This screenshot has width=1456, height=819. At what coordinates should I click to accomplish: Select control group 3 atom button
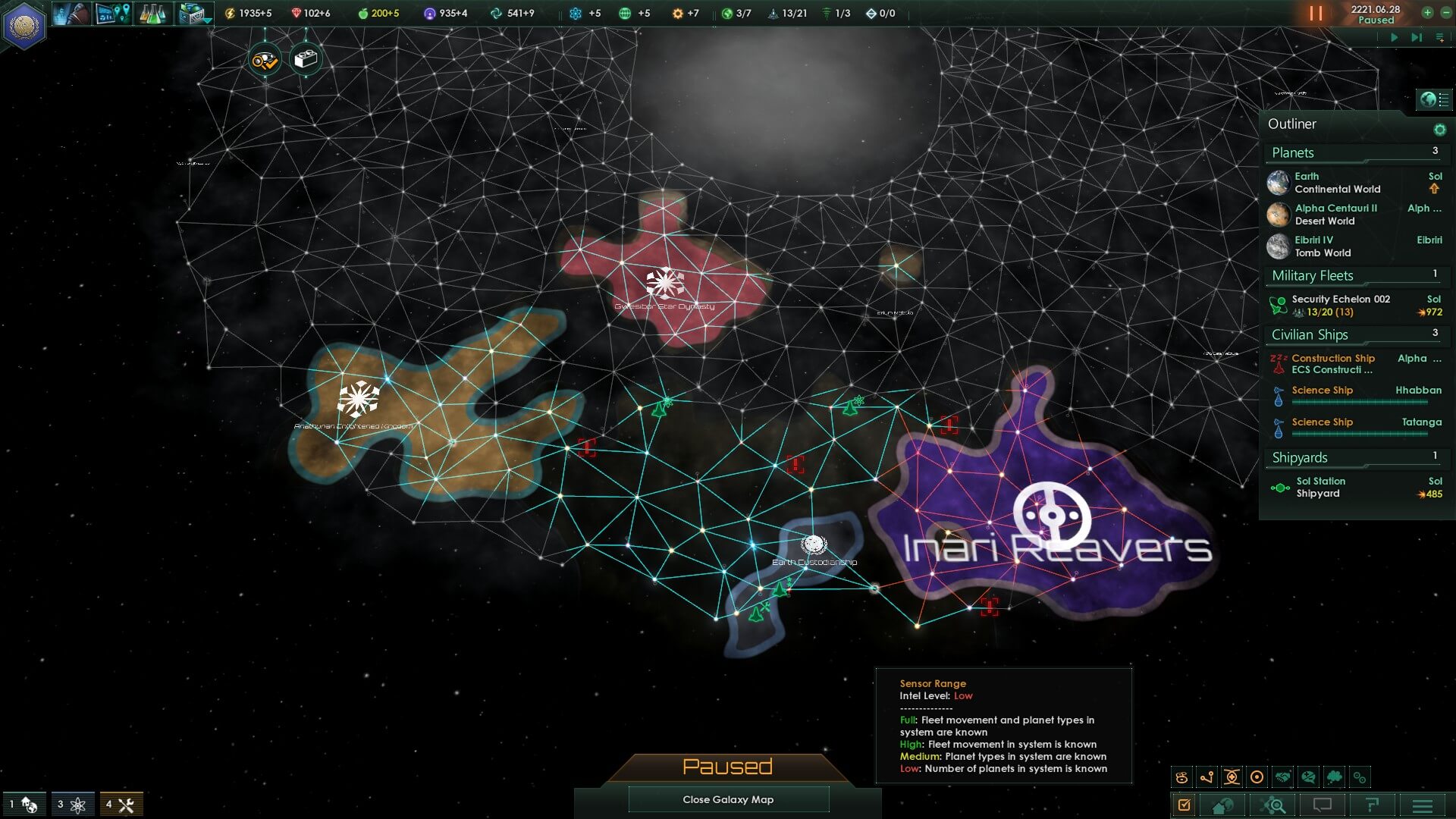[x=72, y=805]
